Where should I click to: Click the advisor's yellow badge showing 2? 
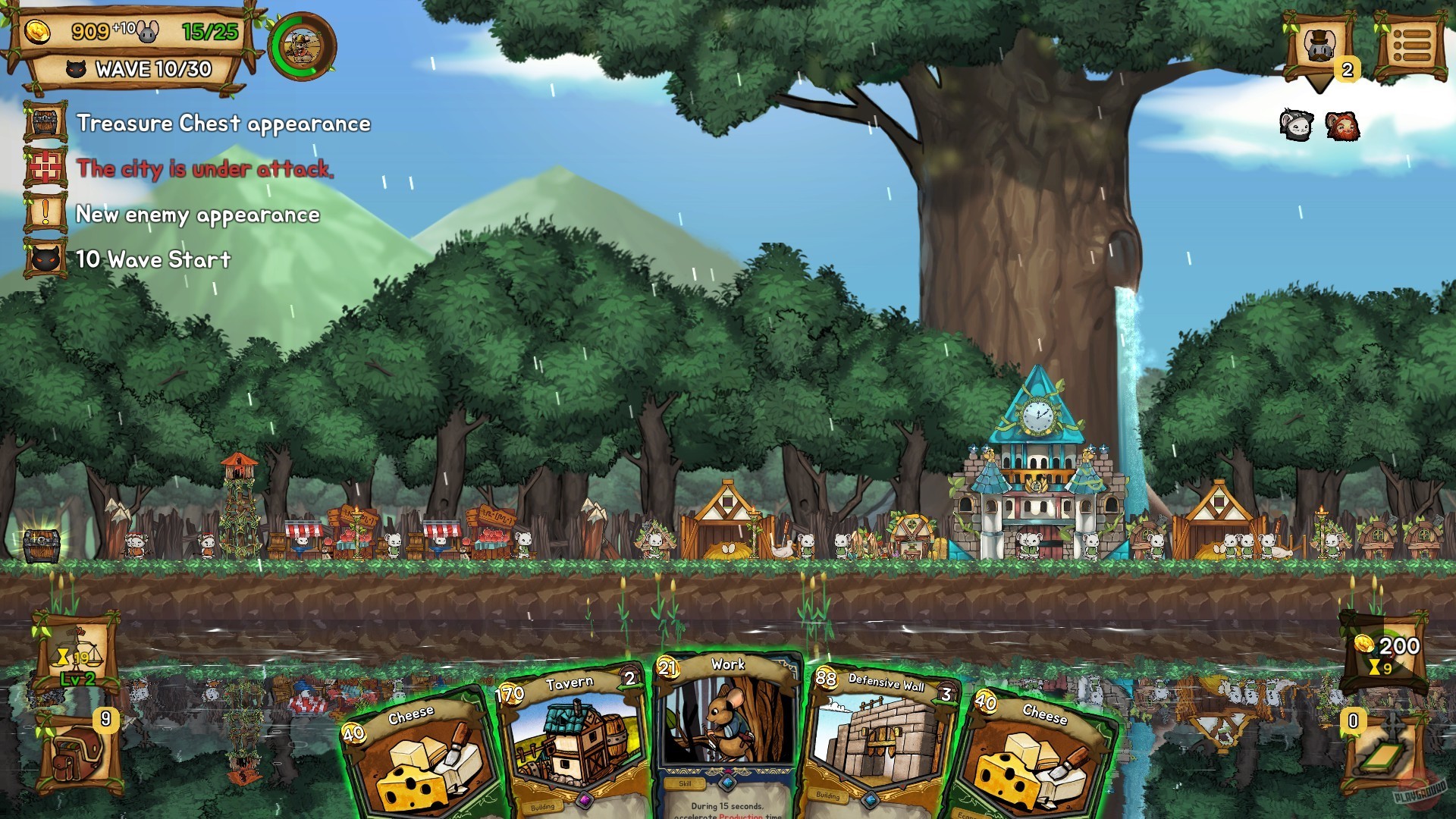tap(1347, 71)
